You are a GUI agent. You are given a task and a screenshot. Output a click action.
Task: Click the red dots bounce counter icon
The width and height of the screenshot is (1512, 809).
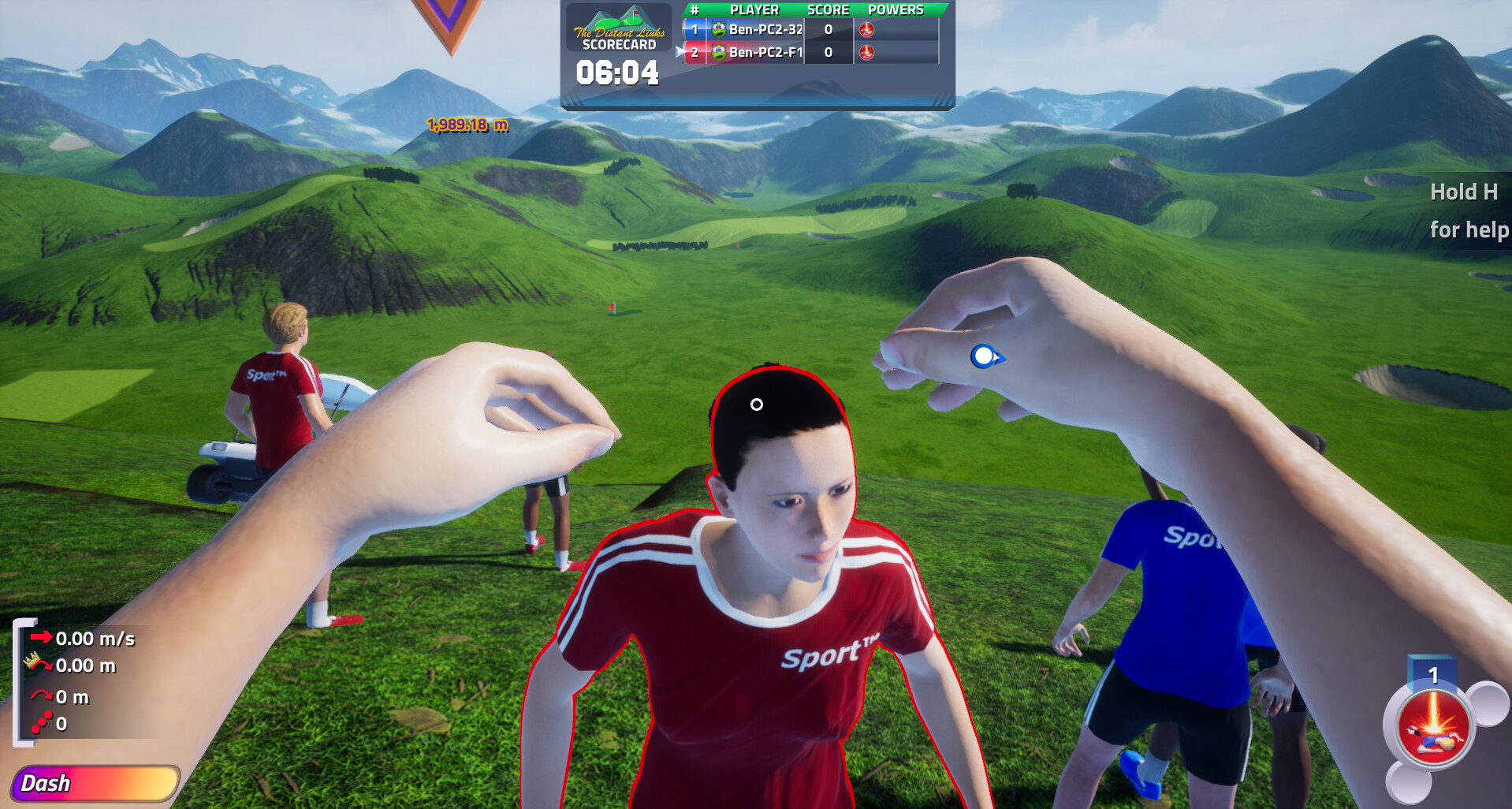pyautogui.click(x=42, y=722)
